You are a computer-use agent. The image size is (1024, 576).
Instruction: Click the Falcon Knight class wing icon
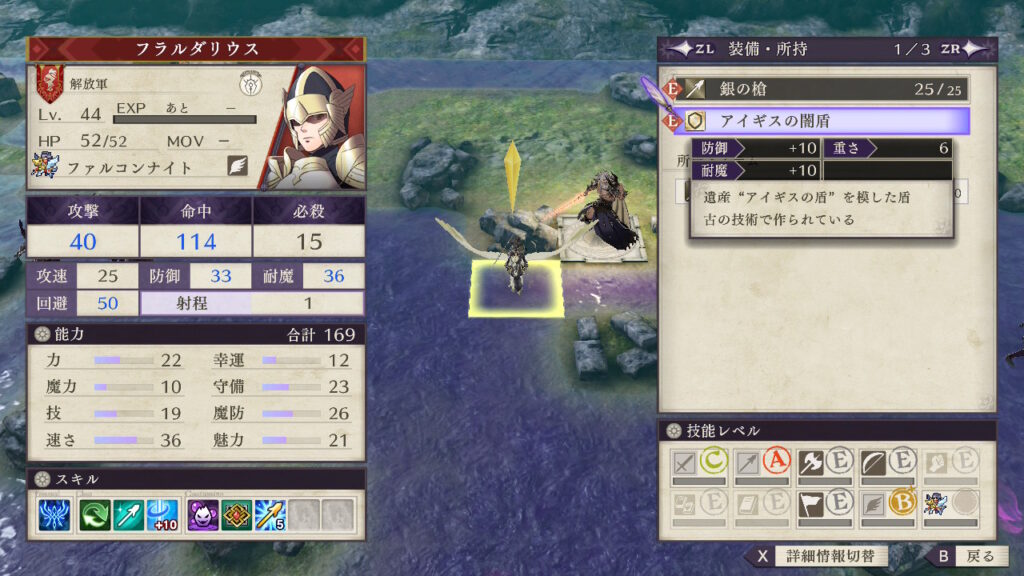(x=237, y=166)
